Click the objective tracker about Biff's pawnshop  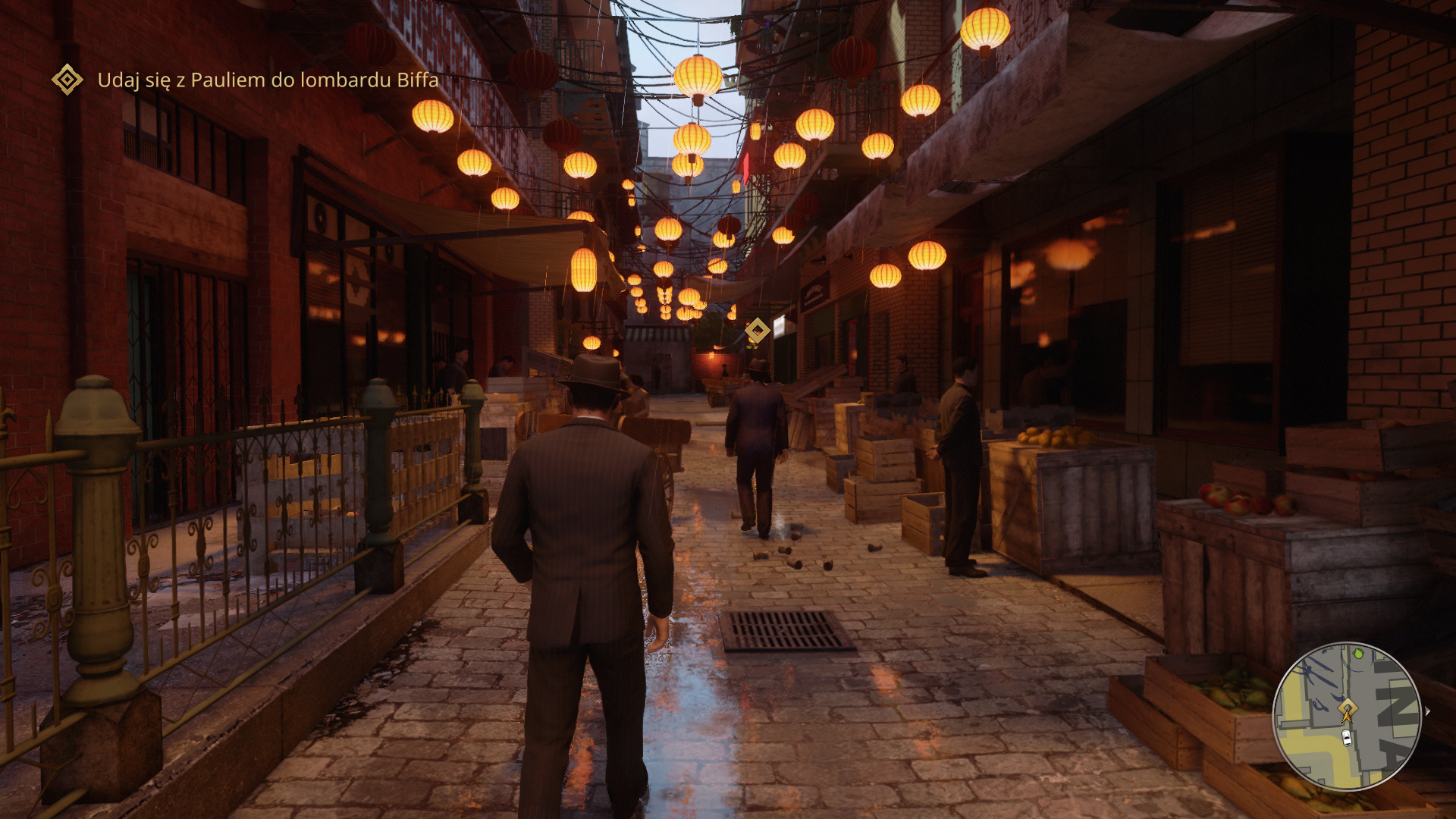click(268, 80)
